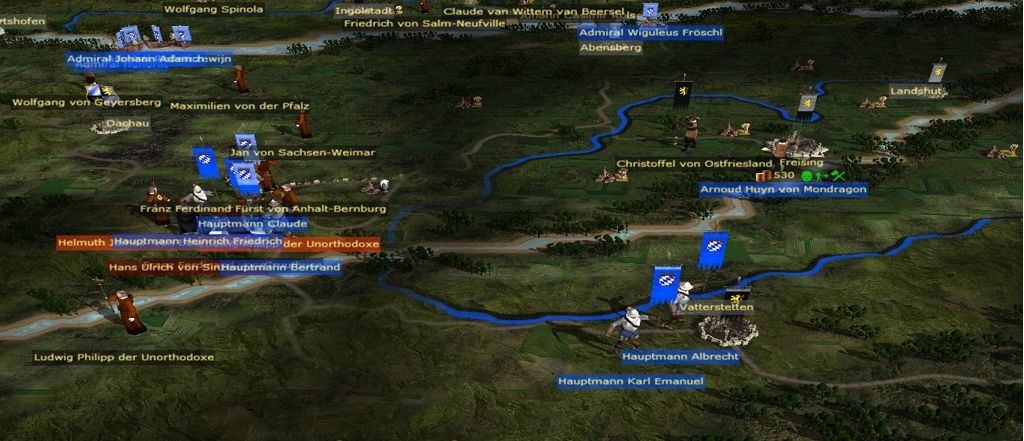Select Ludwig Philipp der Unorthodoxe's label
Image resolution: width=1024 pixels, height=441 pixels.
tap(124, 357)
